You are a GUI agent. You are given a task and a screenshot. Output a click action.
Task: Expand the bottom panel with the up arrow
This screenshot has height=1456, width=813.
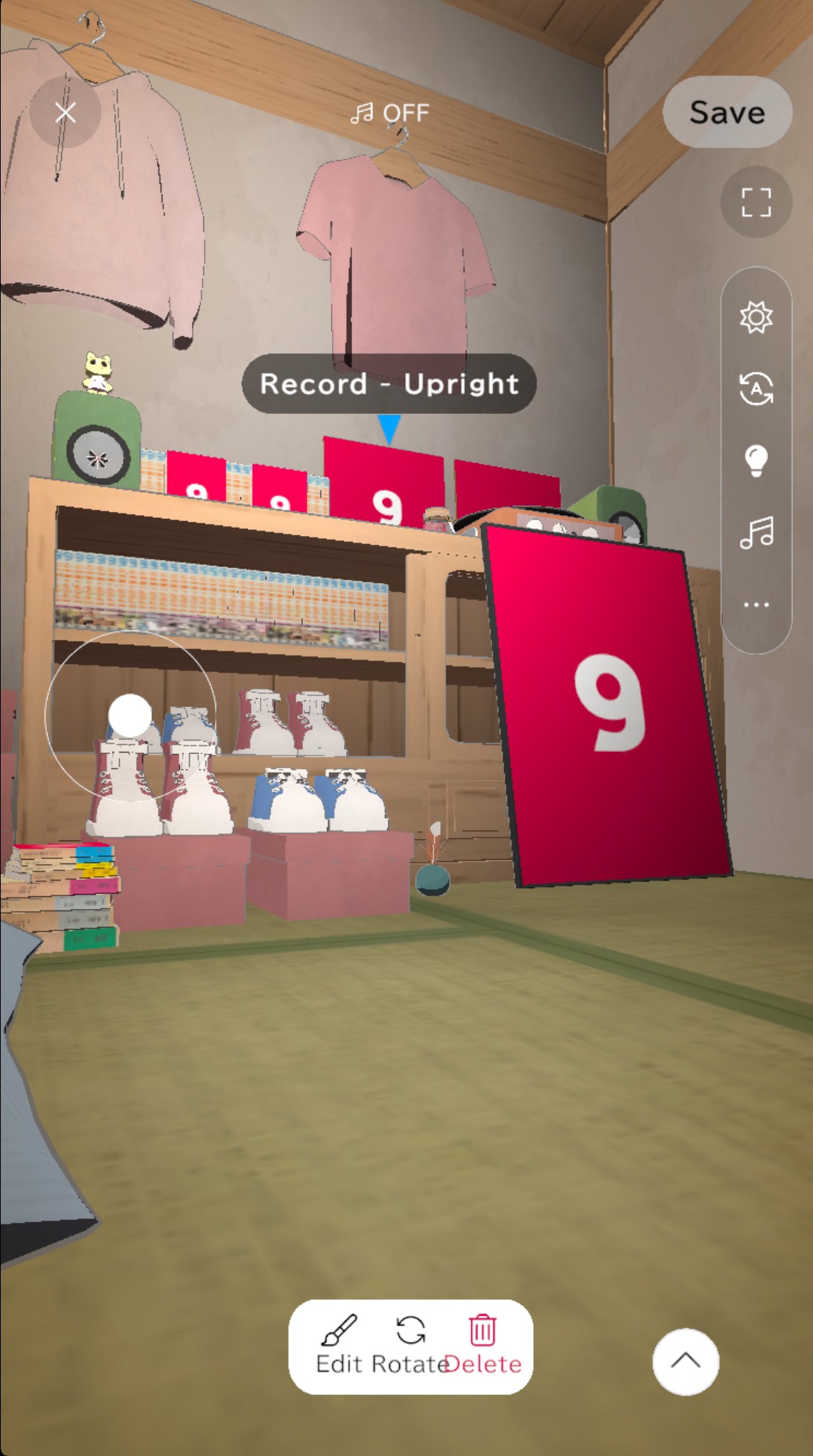(x=685, y=1361)
